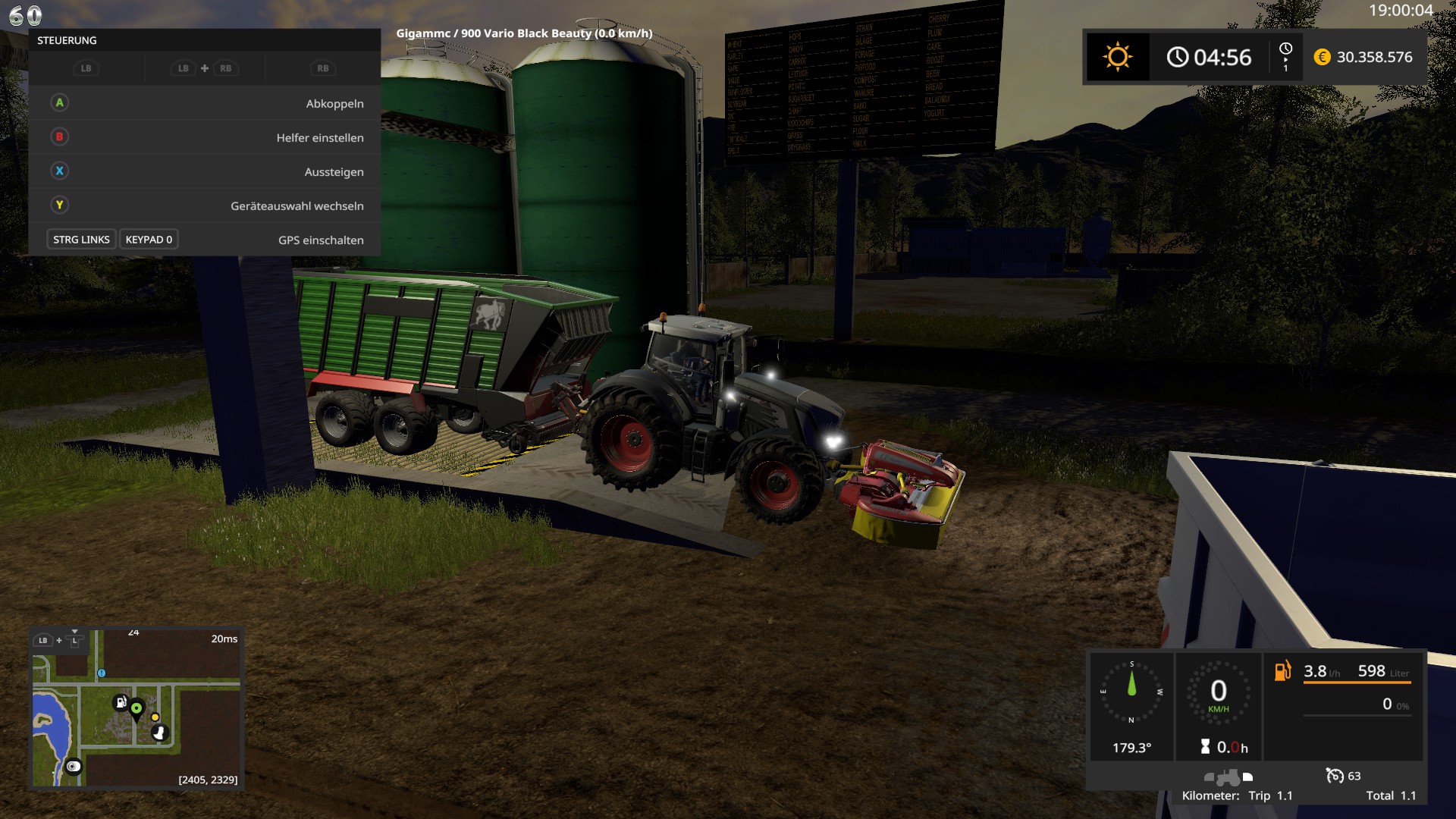Choose the Helfer einstellen entry
1456x819 pixels.
point(205,137)
